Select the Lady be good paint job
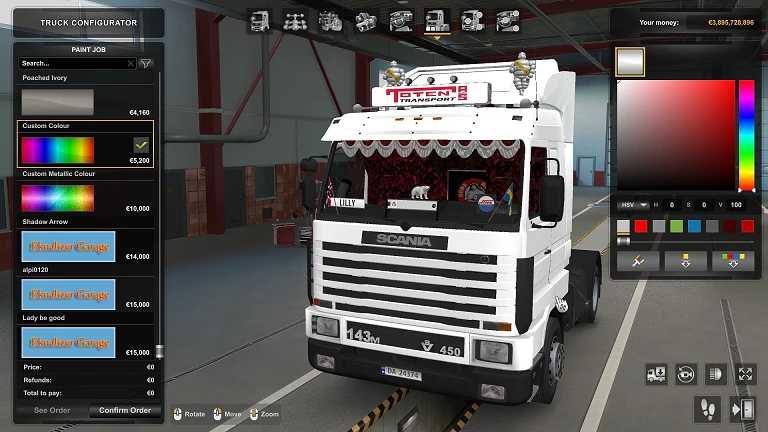This screenshot has height=432, width=768. pos(69,342)
